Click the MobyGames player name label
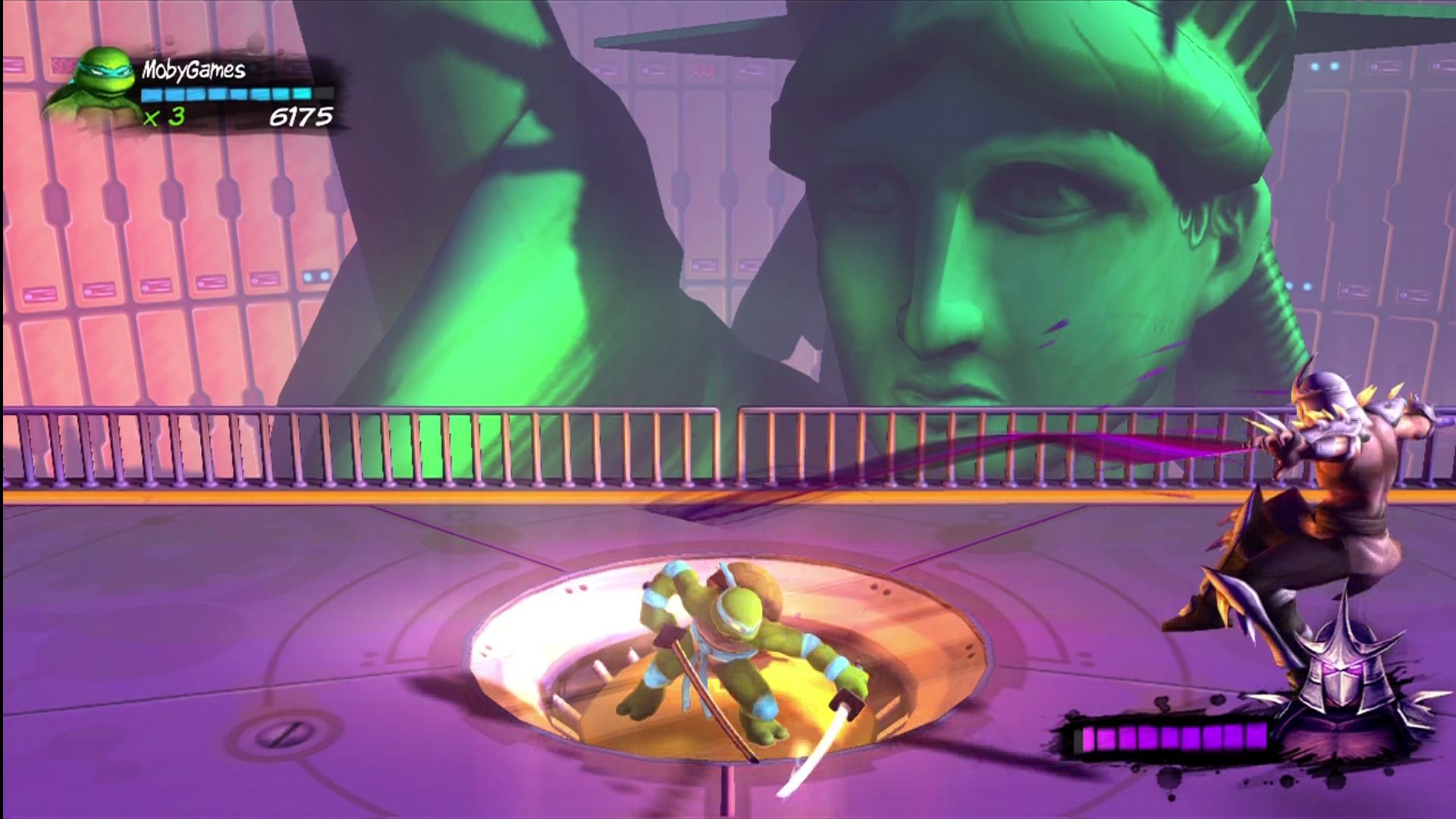This screenshot has width=1456, height=819. tap(193, 70)
